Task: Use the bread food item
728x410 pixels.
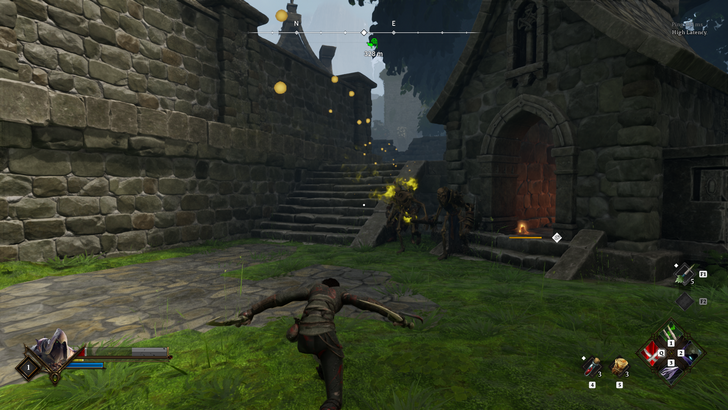Action: (x=620, y=366)
